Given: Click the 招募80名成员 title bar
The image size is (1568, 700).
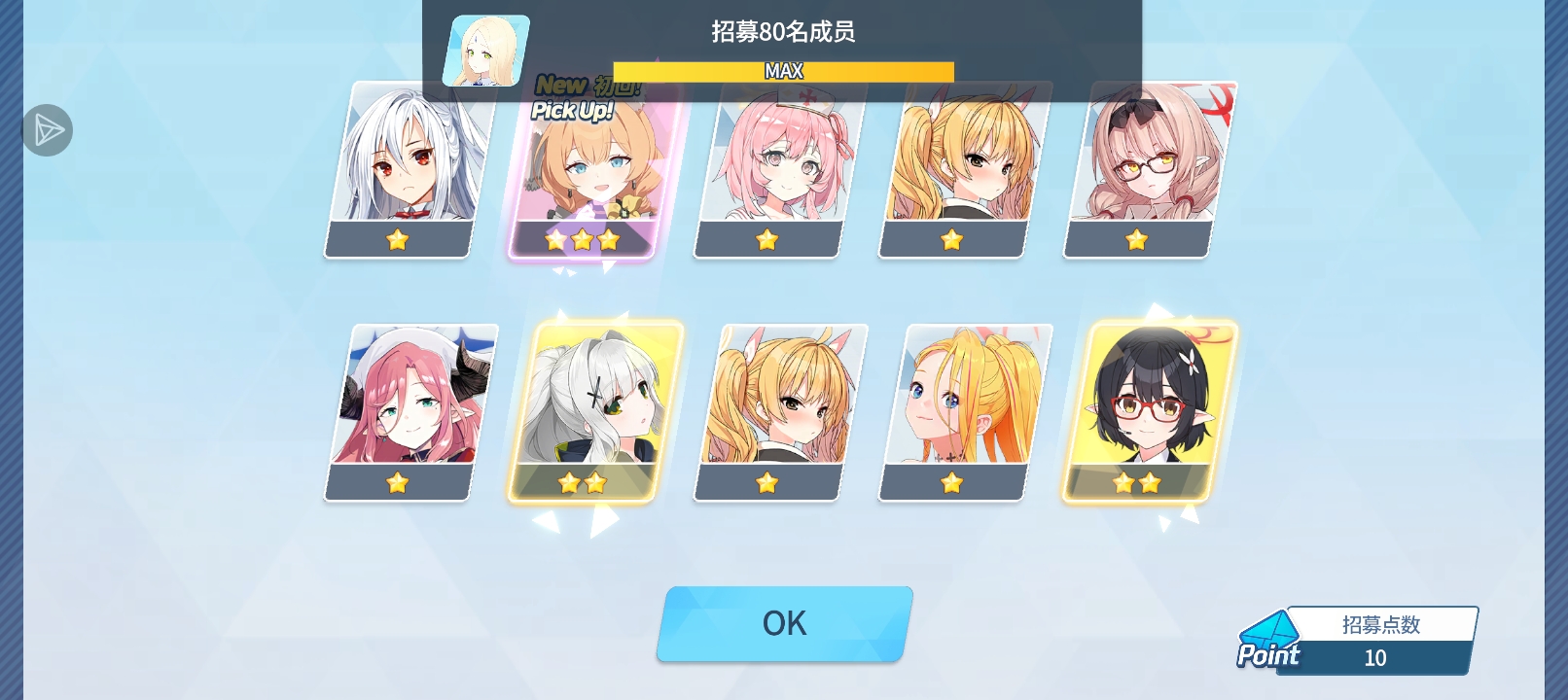Looking at the screenshot, I should pos(784,33).
